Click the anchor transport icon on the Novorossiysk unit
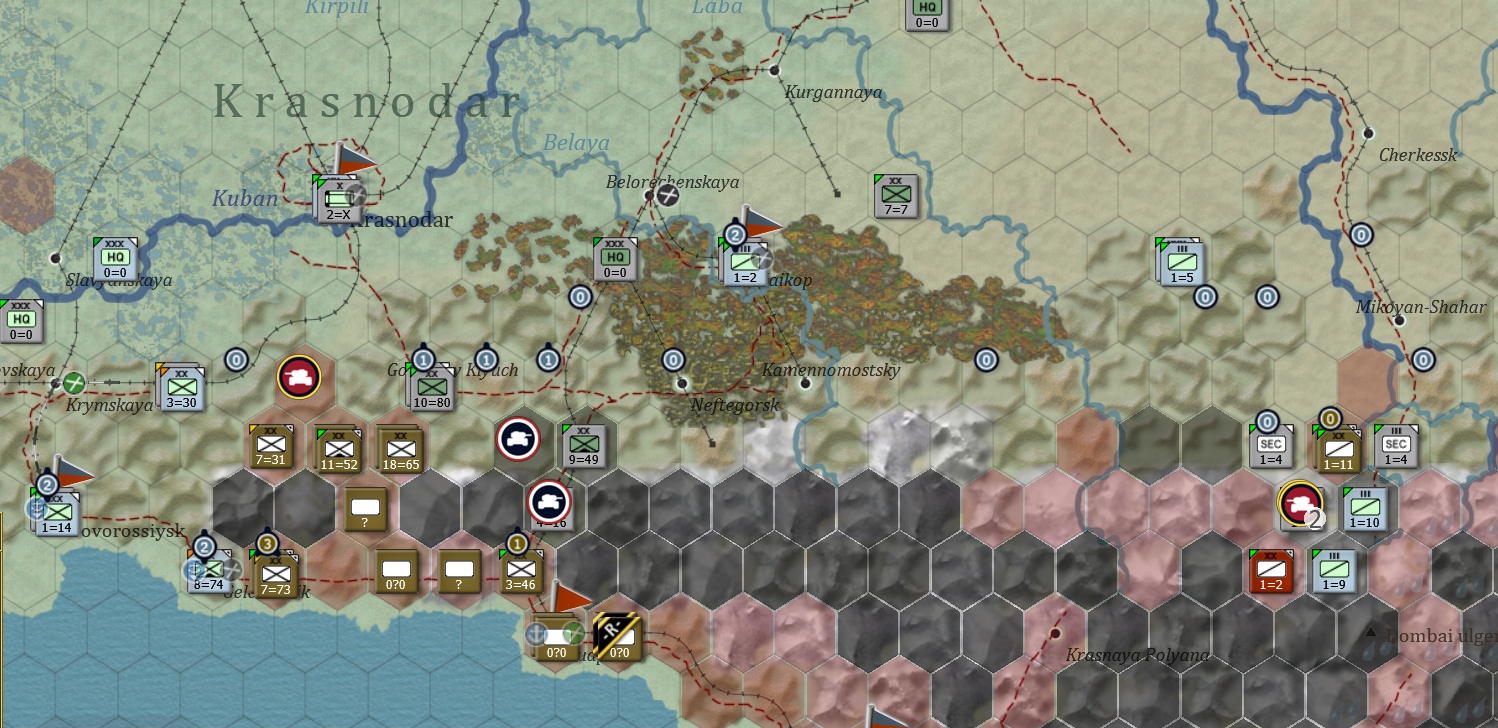 coord(37,507)
